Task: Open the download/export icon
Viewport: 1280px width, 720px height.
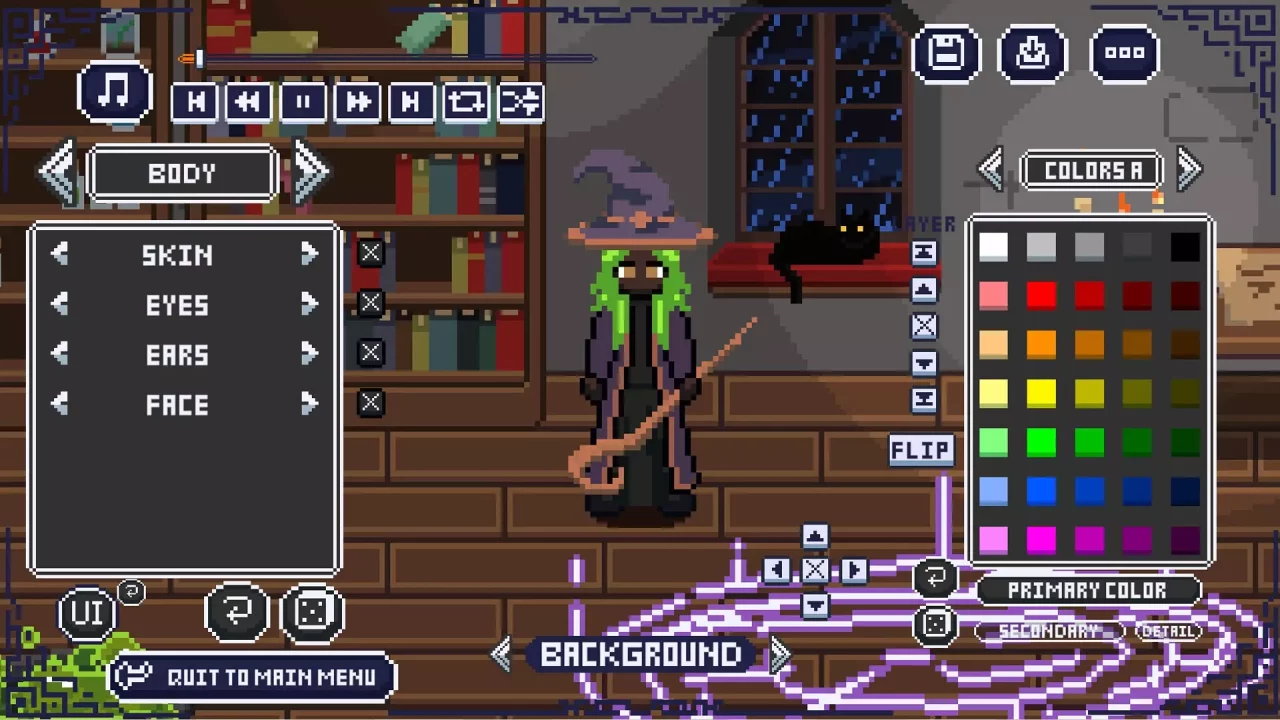Action: pyautogui.click(x=1033, y=53)
